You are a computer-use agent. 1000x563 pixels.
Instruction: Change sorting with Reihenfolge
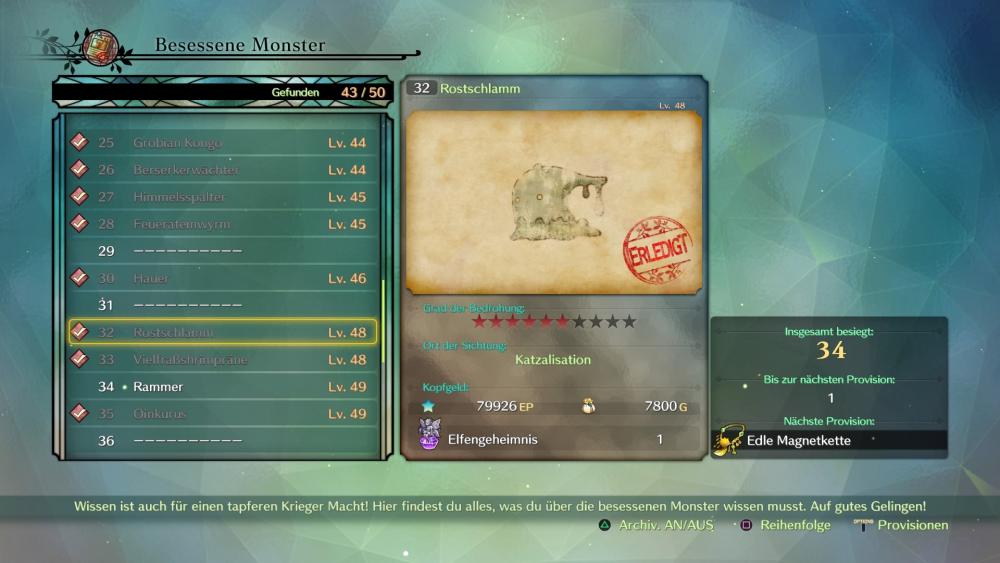coord(786,525)
